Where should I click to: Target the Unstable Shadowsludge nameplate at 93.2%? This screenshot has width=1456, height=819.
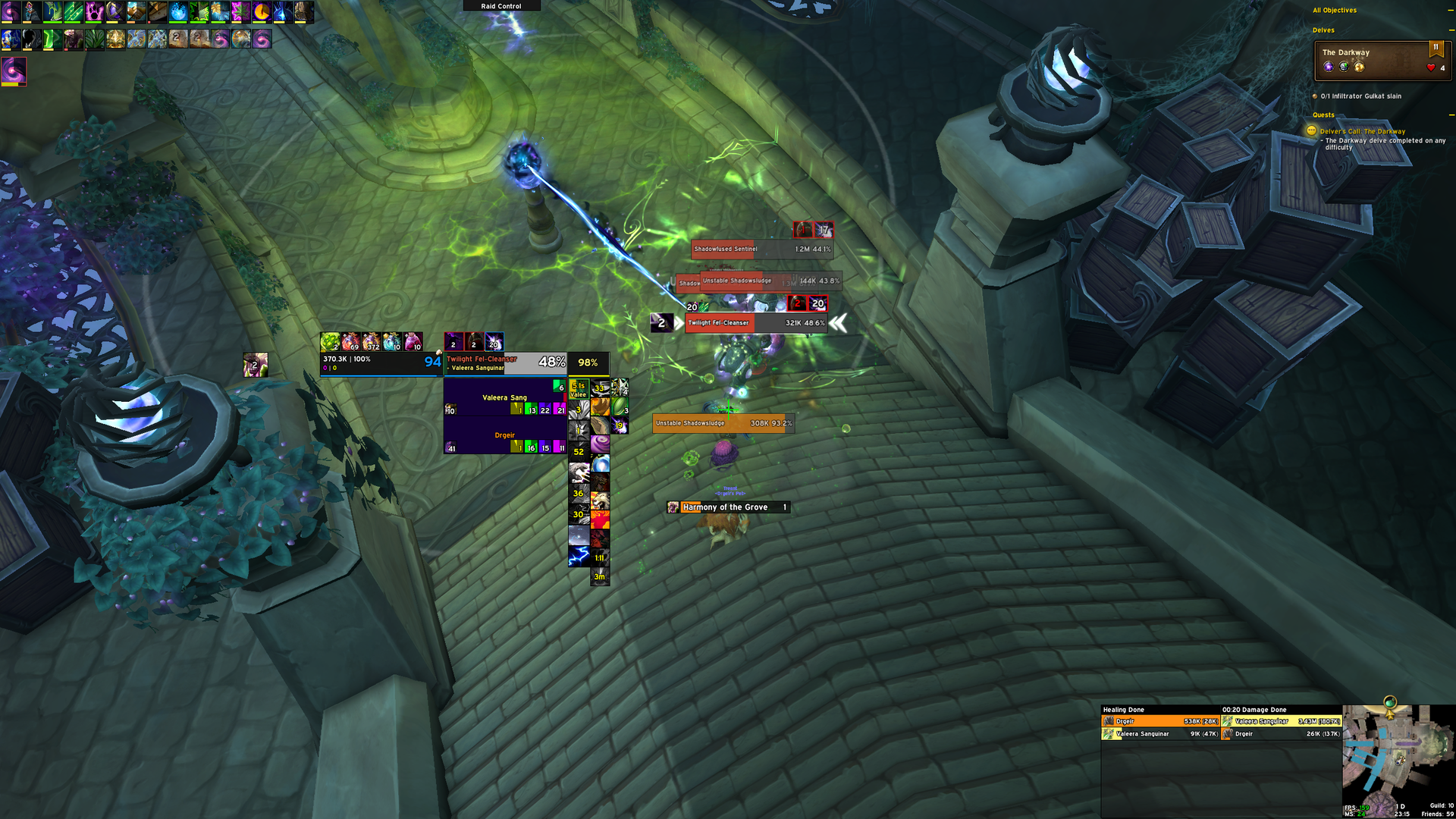(723, 423)
